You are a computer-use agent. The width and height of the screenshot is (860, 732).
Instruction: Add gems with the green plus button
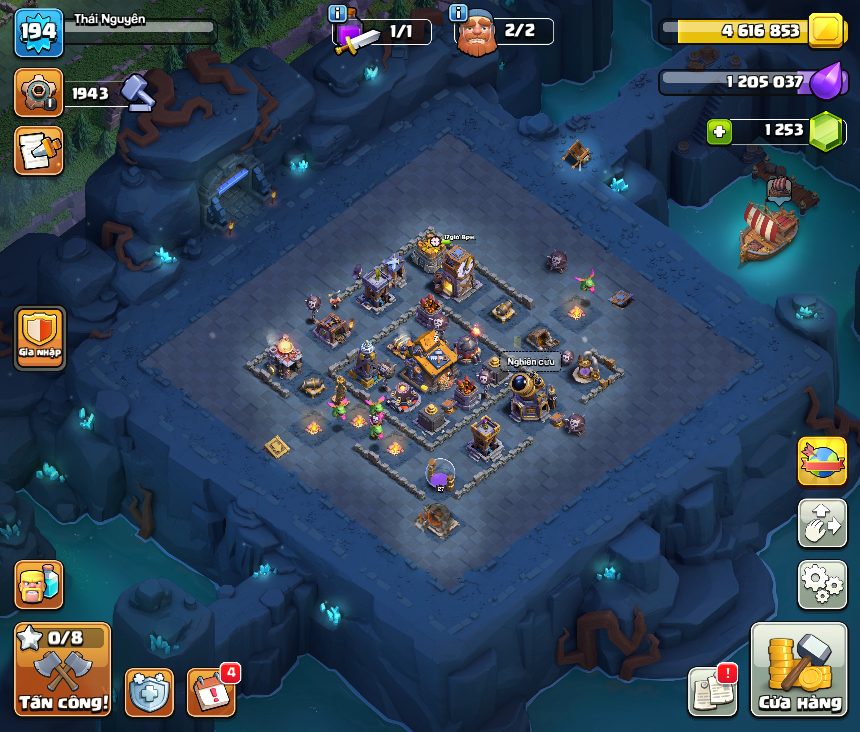click(x=717, y=131)
